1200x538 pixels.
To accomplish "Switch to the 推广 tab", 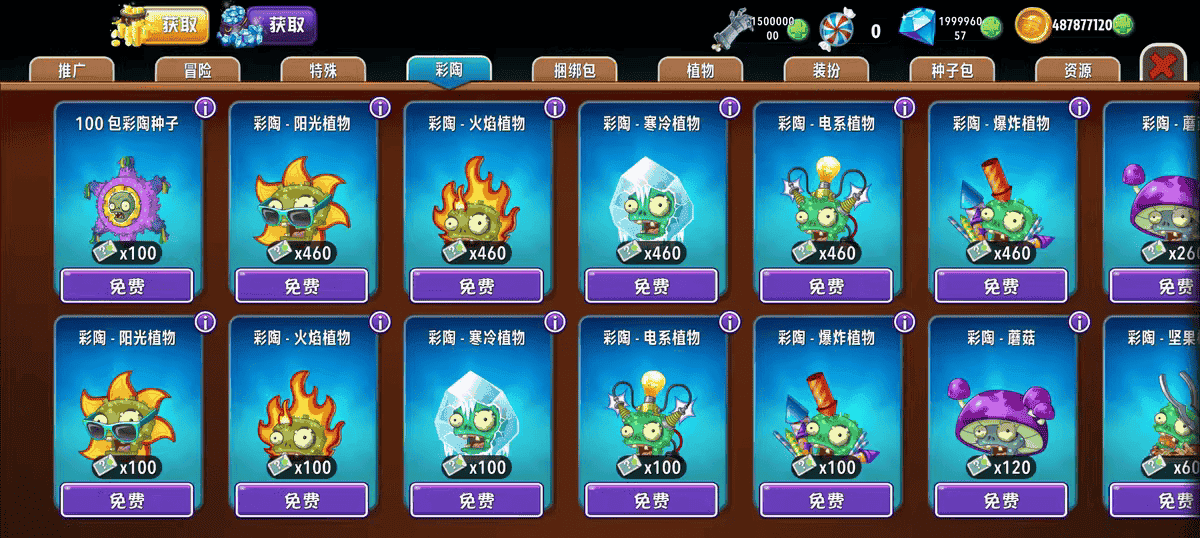I will (x=72, y=70).
